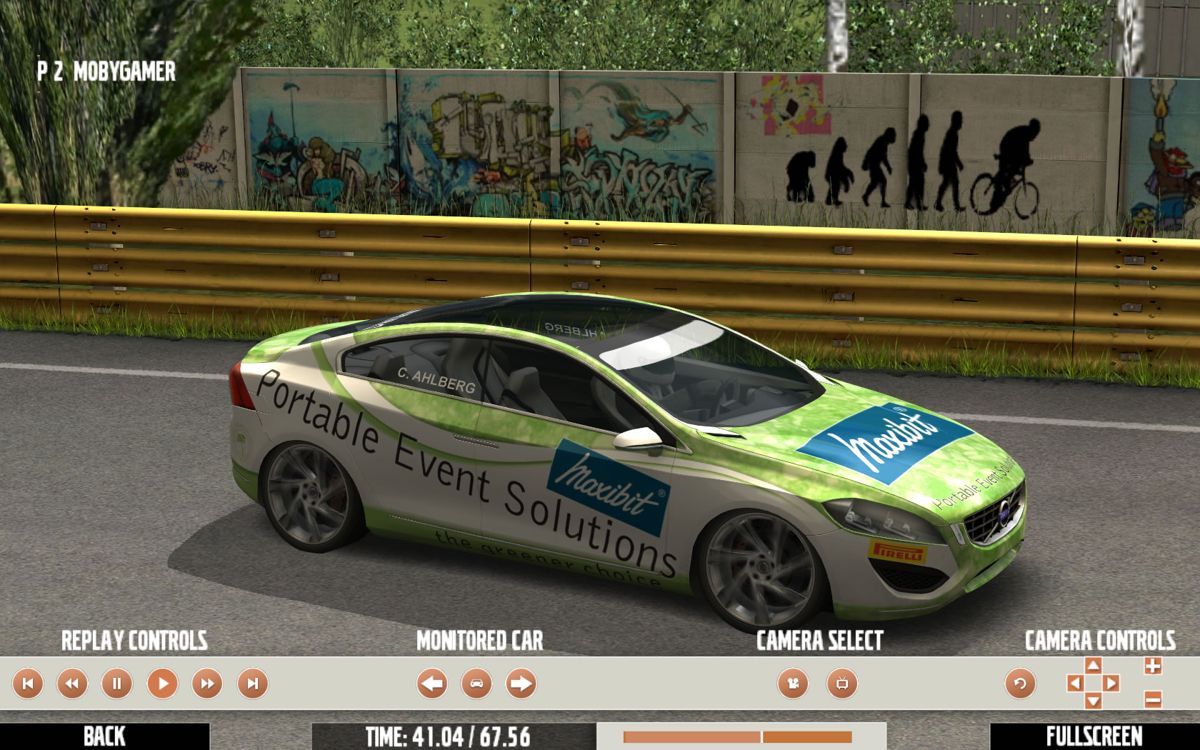Monitor the previous car with the left arrow
Viewport: 1200px width, 750px height.
[x=432, y=684]
